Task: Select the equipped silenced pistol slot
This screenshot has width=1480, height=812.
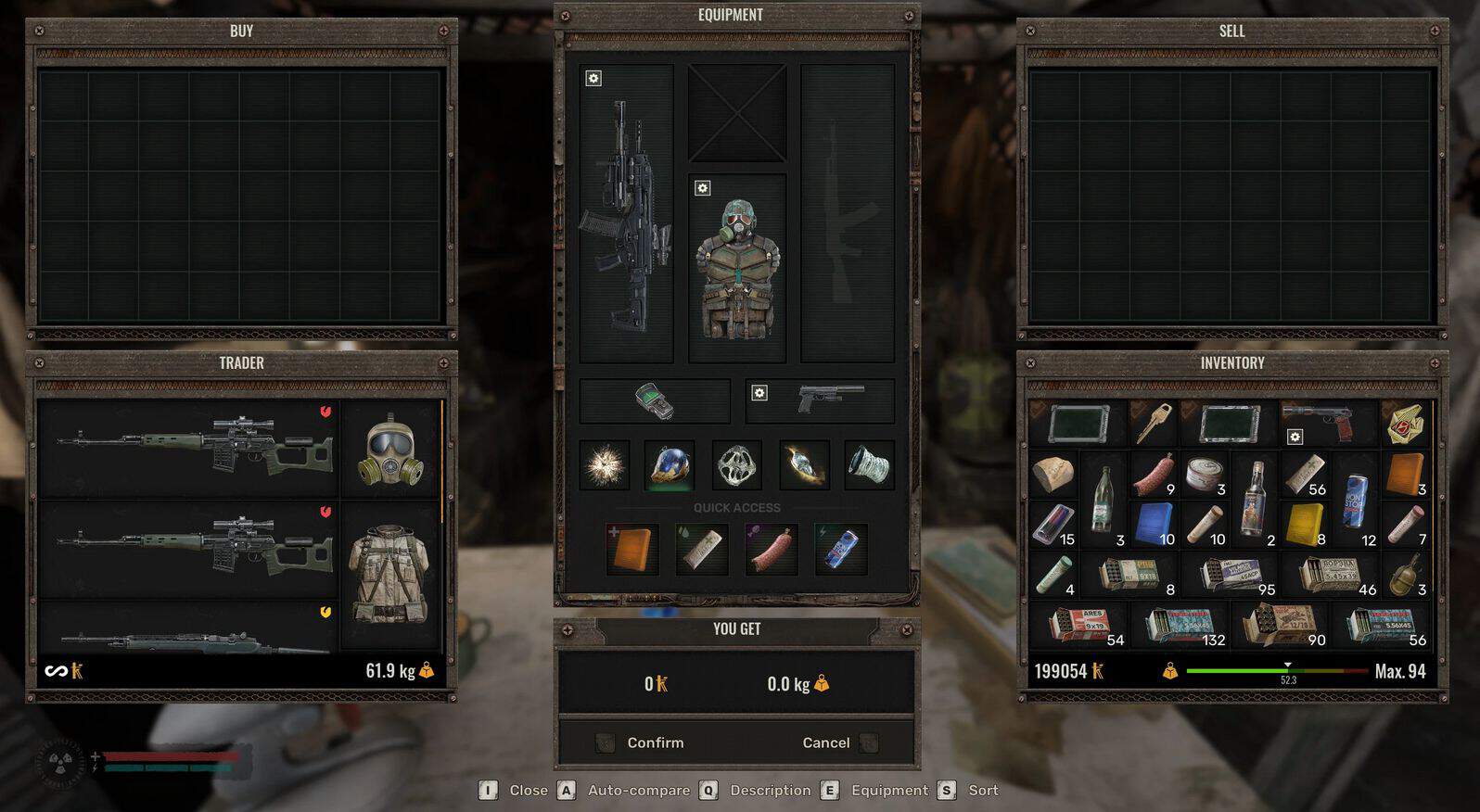Action: click(821, 400)
